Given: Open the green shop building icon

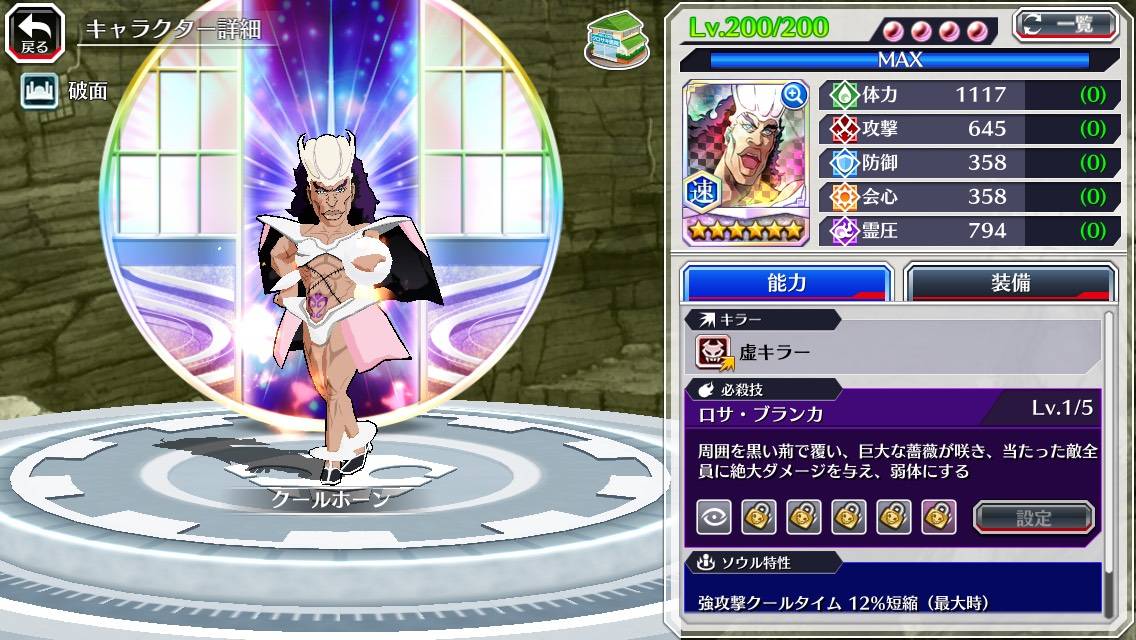Looking at the screenshot, I should point(612,40).
